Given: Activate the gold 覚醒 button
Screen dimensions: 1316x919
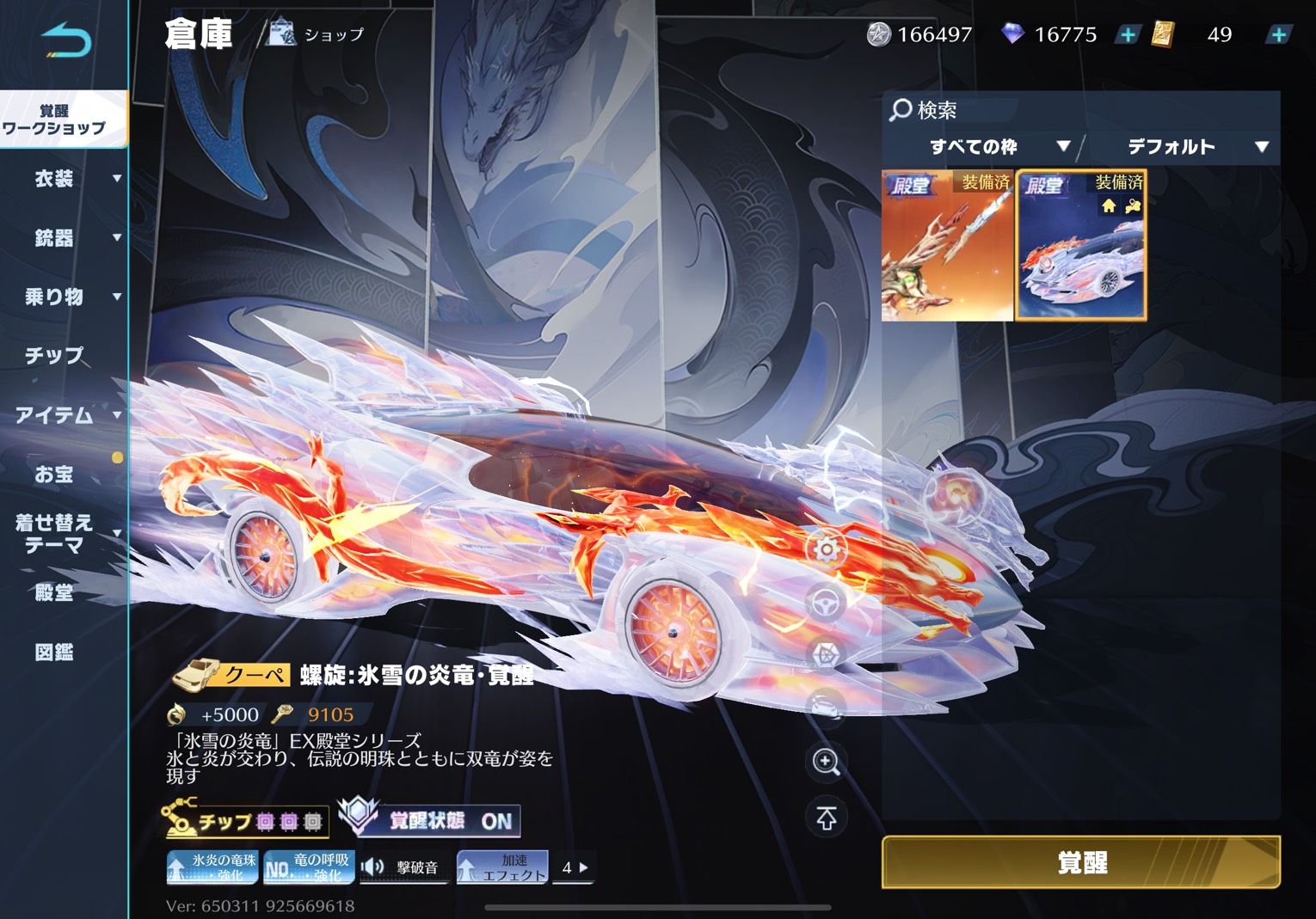Looking at the screenshot, I should [1080, 861].
